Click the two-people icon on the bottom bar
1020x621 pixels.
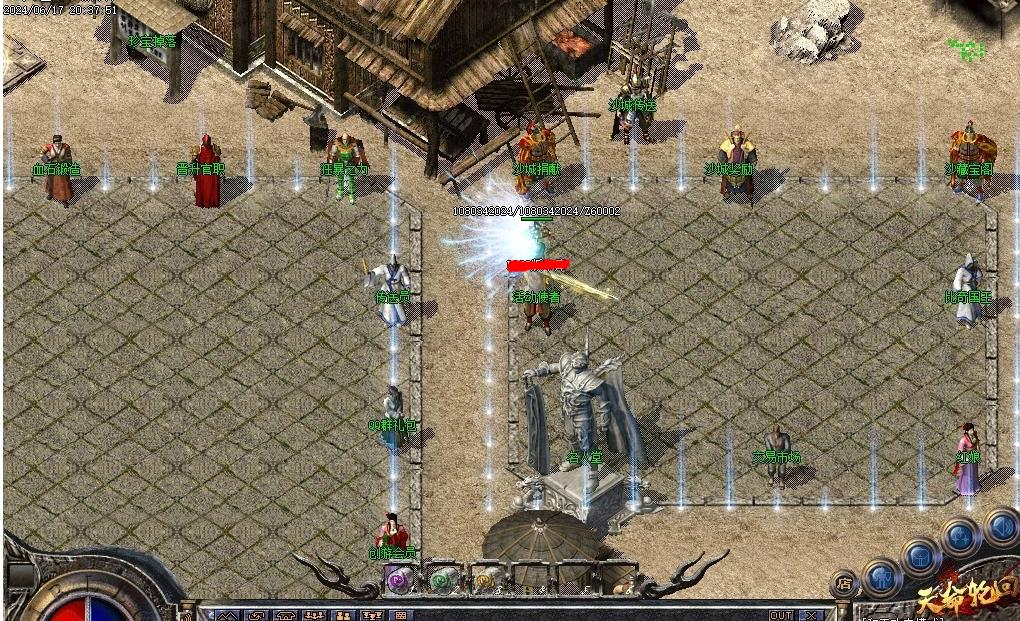click(x=343, y=615)
